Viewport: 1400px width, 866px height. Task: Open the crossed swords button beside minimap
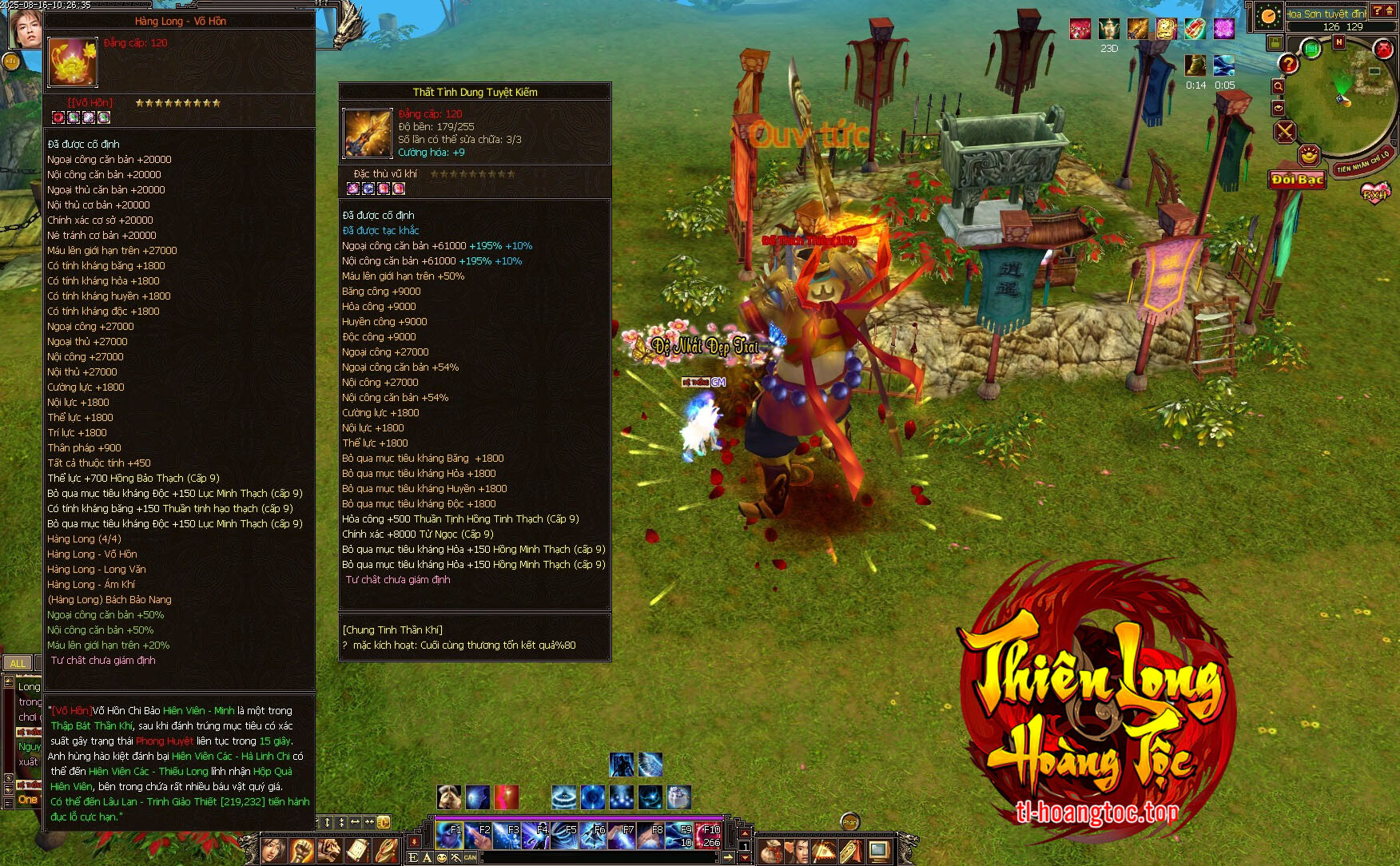coord(1285,131)
